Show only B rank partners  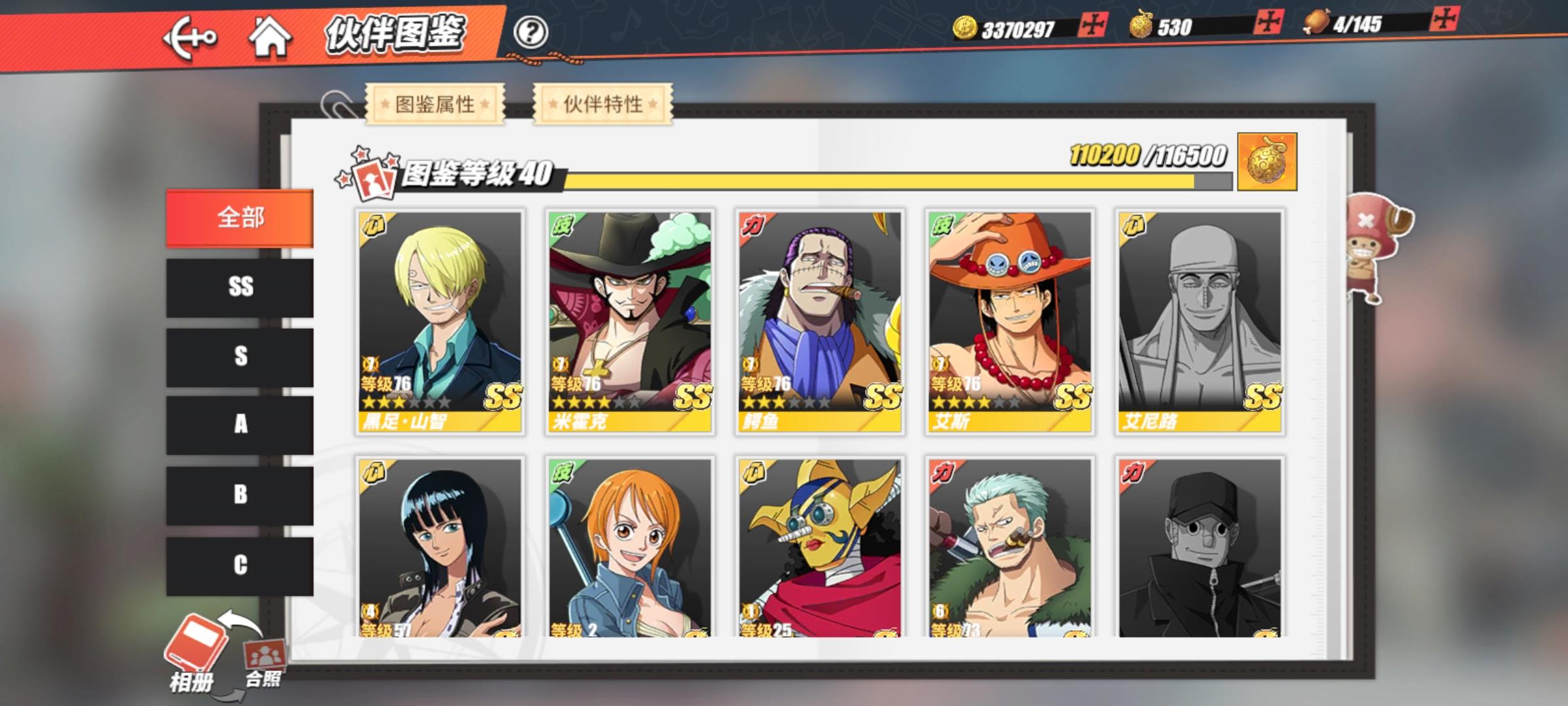click(240, 495)
